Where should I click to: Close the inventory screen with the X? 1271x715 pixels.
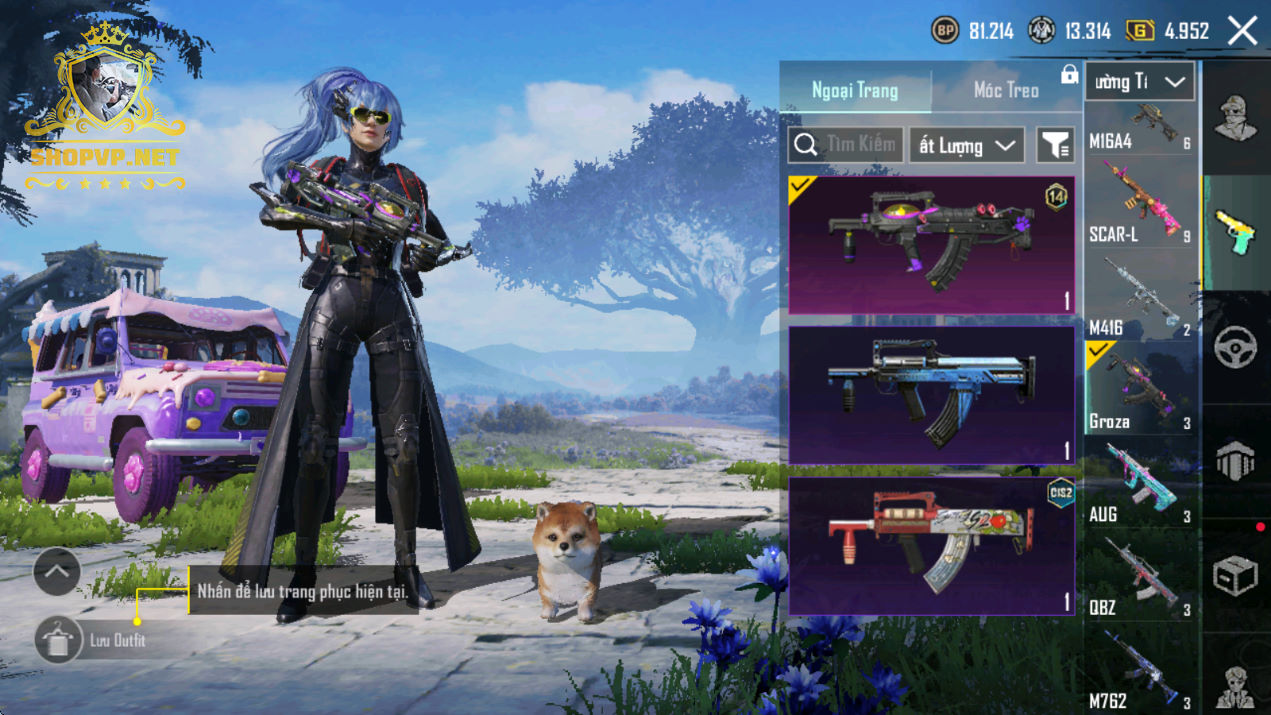coord(1243,31)
